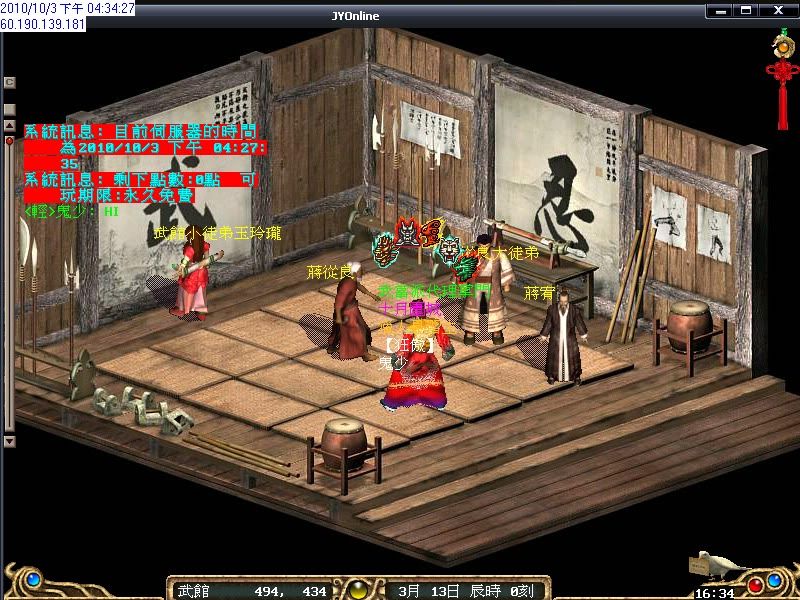Click the chat log's up arrow

[9, 126]
